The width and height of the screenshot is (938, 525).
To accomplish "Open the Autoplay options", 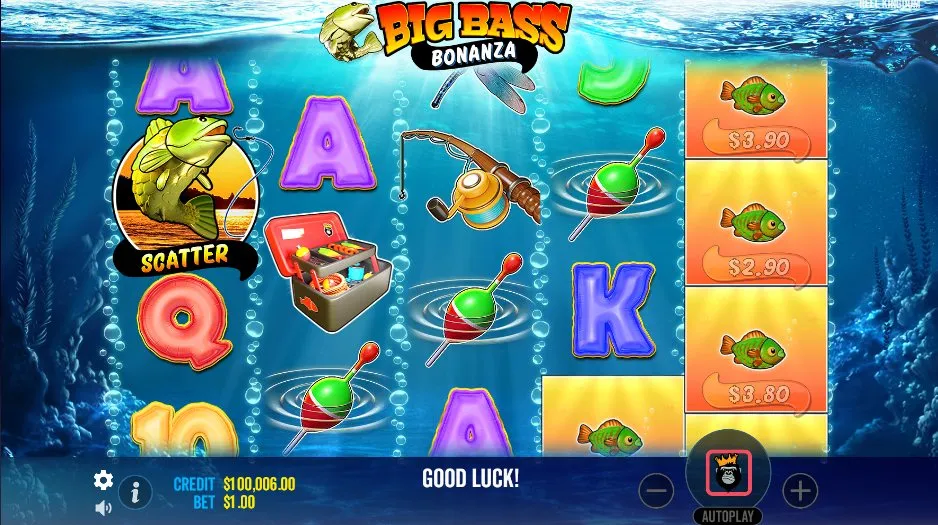I will pyautogui.click(x=727, y=517).
